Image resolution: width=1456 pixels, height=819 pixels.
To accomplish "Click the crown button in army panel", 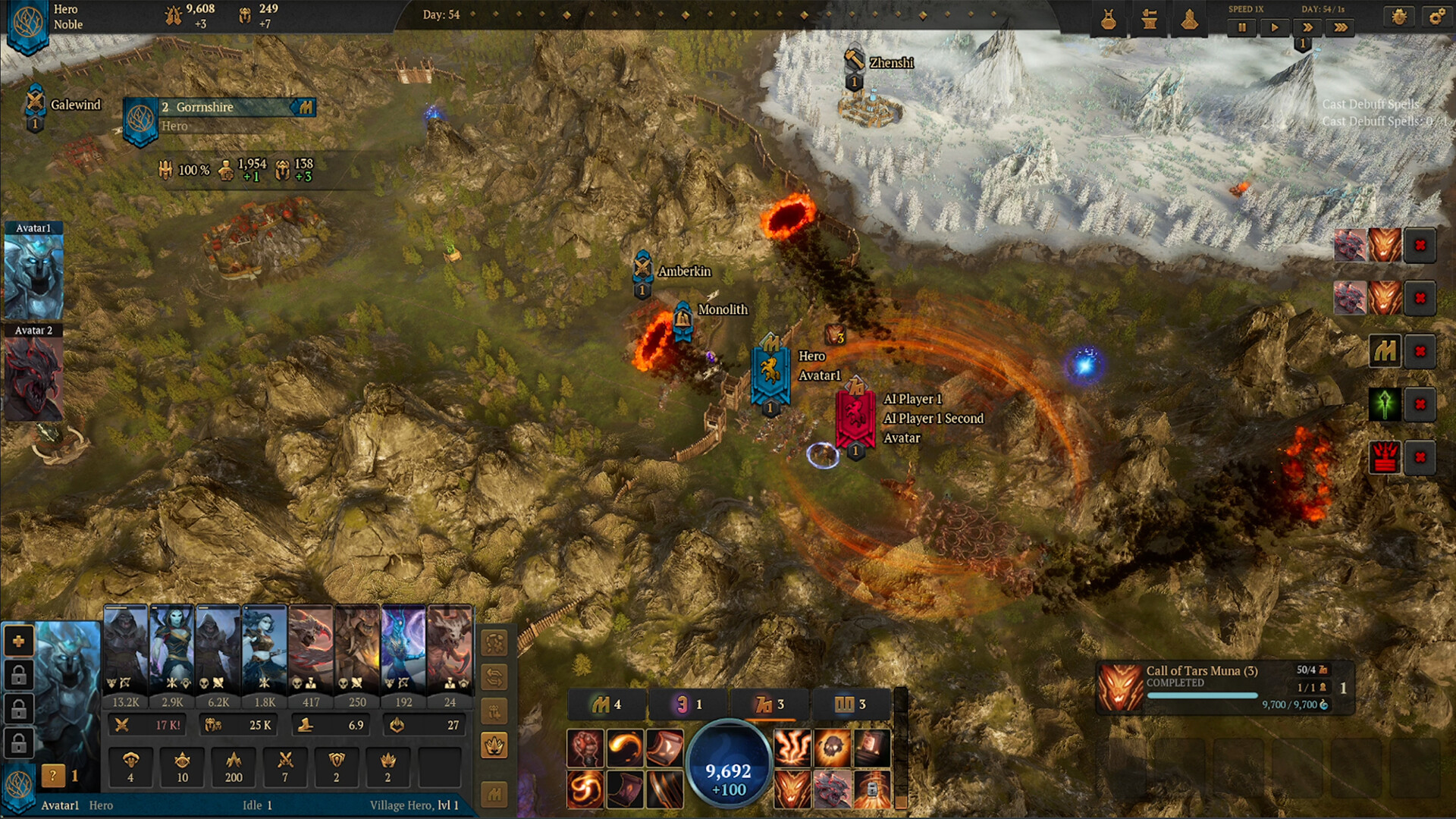I will [494, 745].
